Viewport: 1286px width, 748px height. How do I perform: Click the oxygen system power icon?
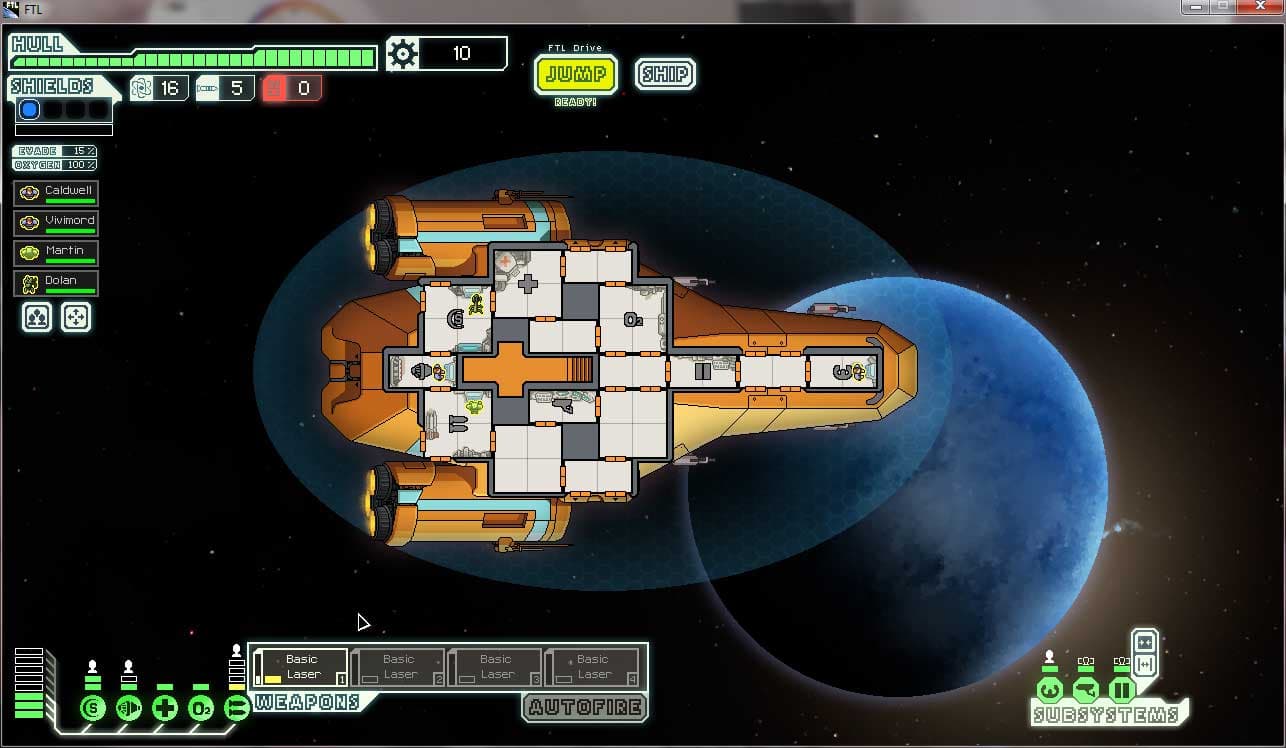[201, 709]
